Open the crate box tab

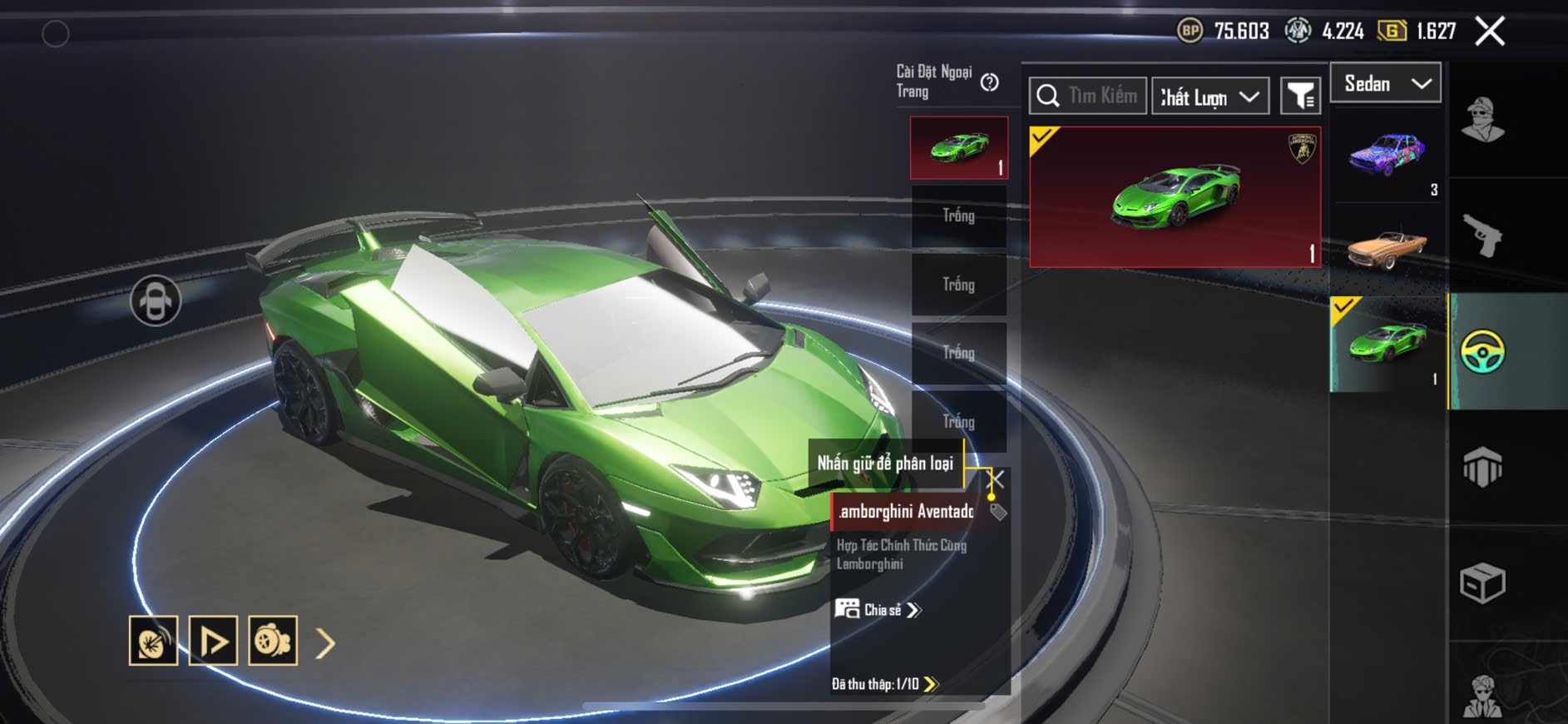pos(1483,583)
